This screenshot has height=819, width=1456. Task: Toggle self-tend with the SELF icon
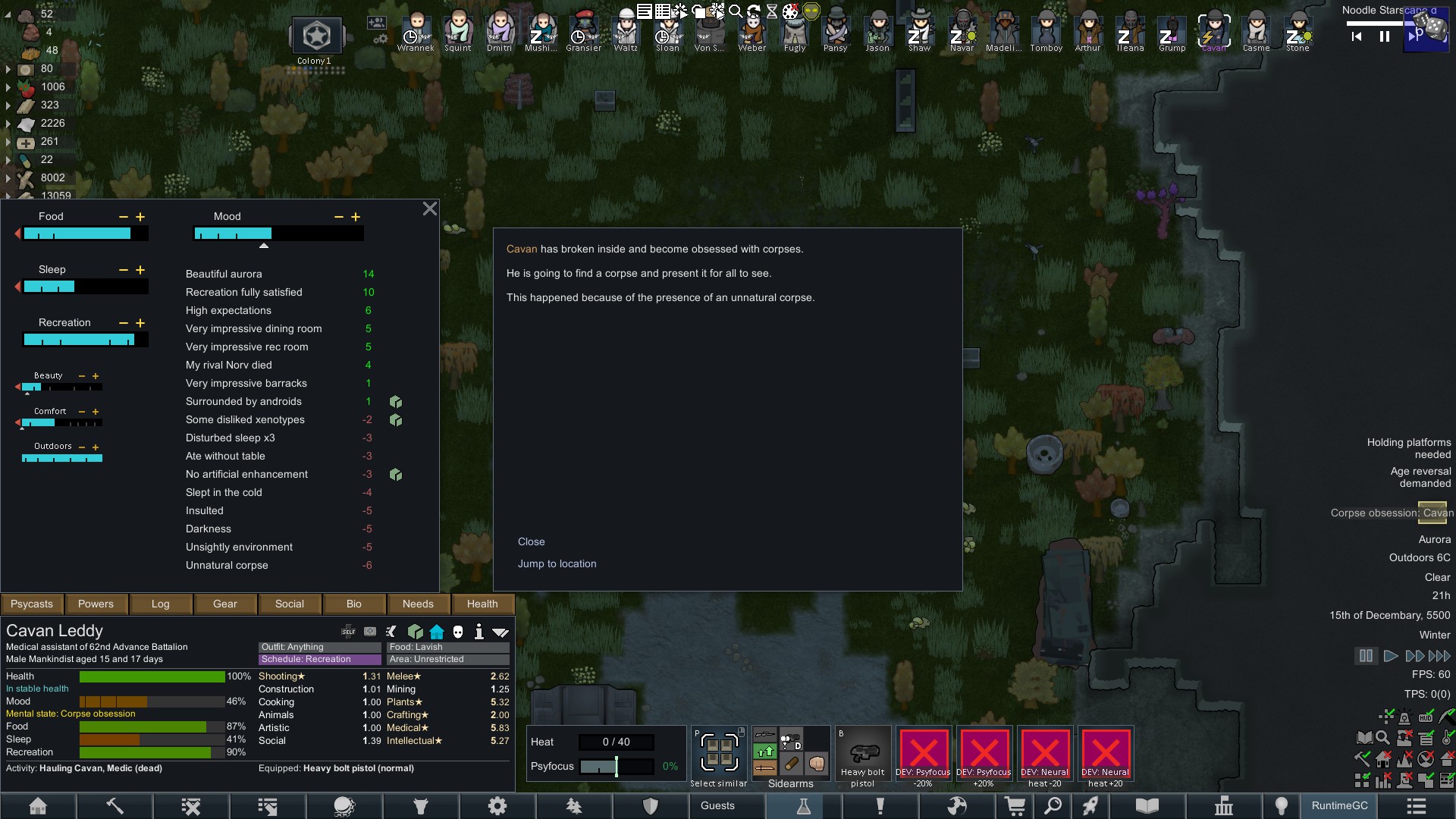tap(348, 631)
